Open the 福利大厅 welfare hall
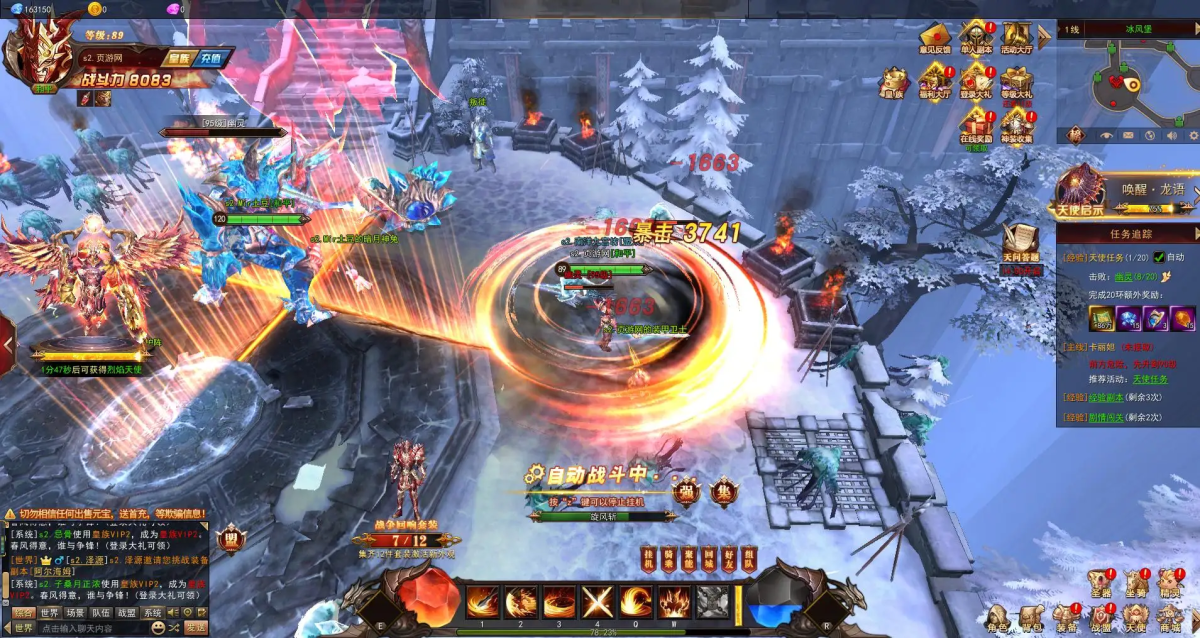The image size is (1200, 638). click(x=935, y=81)
